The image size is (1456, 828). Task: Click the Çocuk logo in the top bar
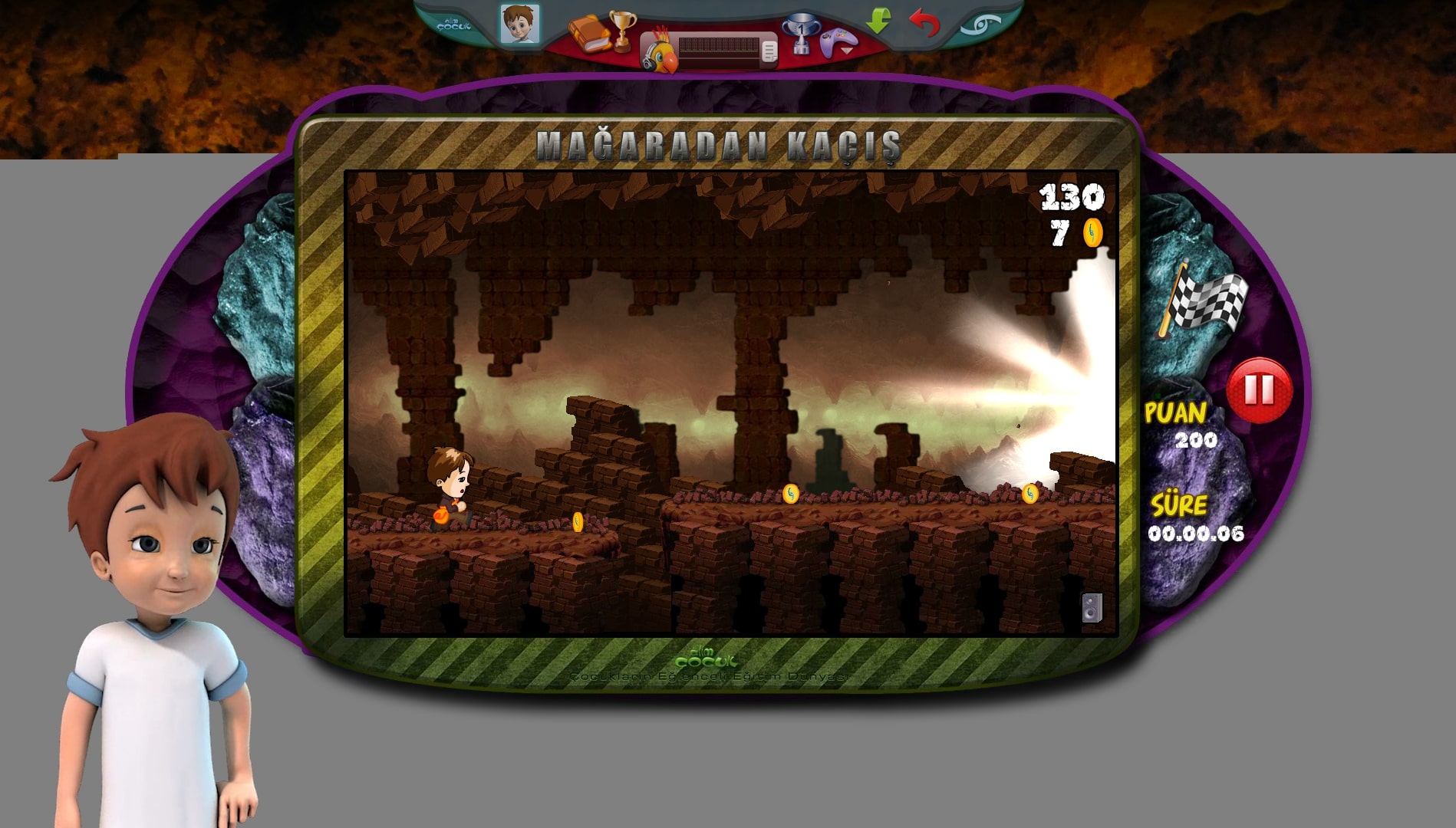[453, 25]
